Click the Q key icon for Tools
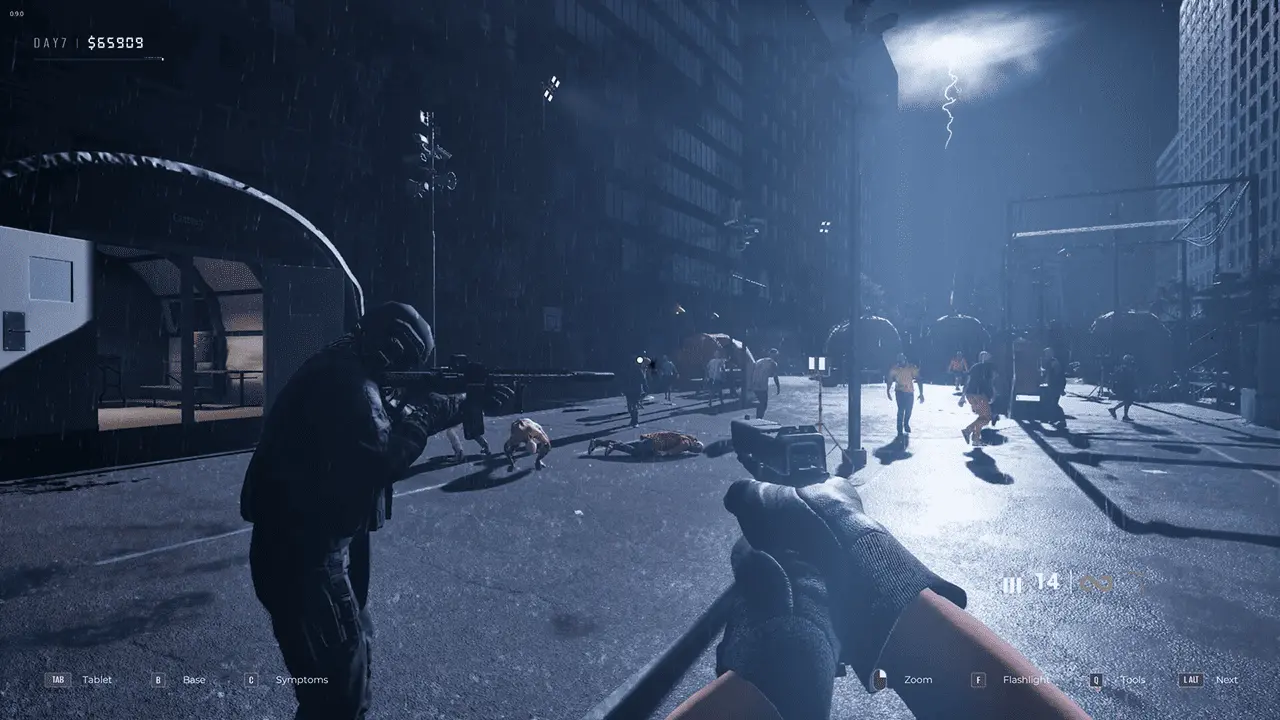Viewport: 1280px width, 720px height. [x=1094, y=679]
